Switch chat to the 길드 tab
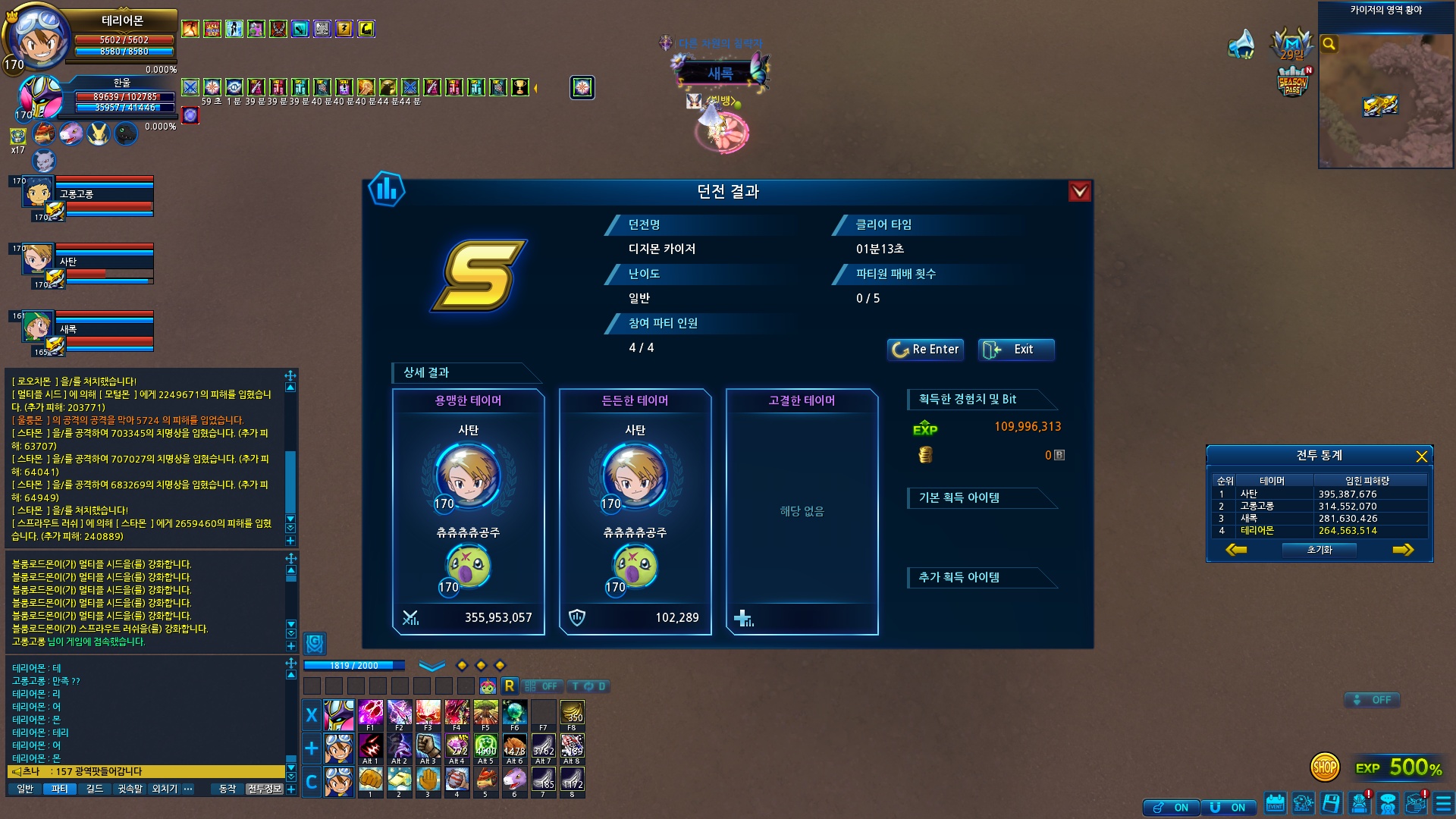The image size is (1456, 819). click(95, 789)
